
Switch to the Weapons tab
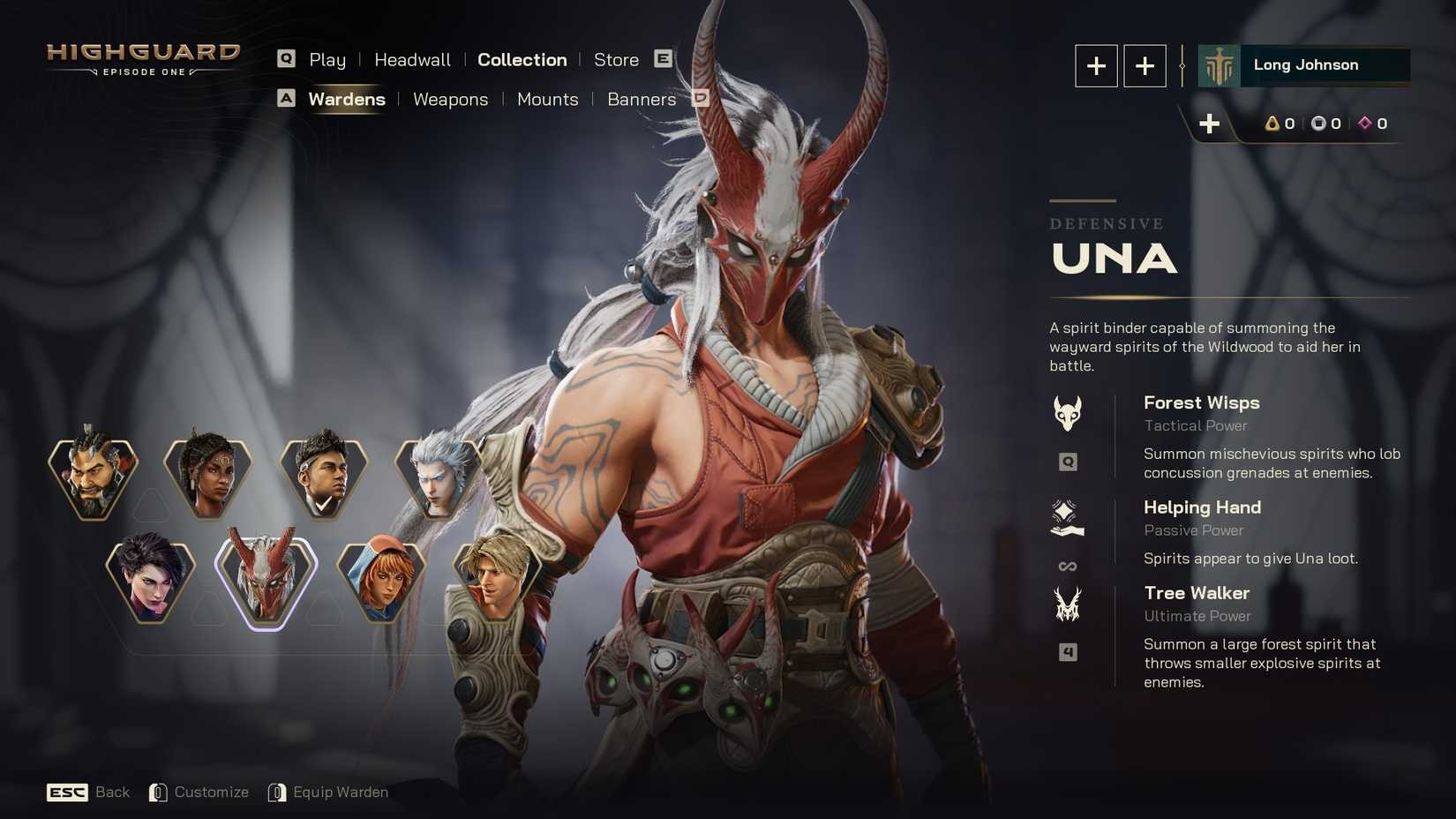coord(450,99)
